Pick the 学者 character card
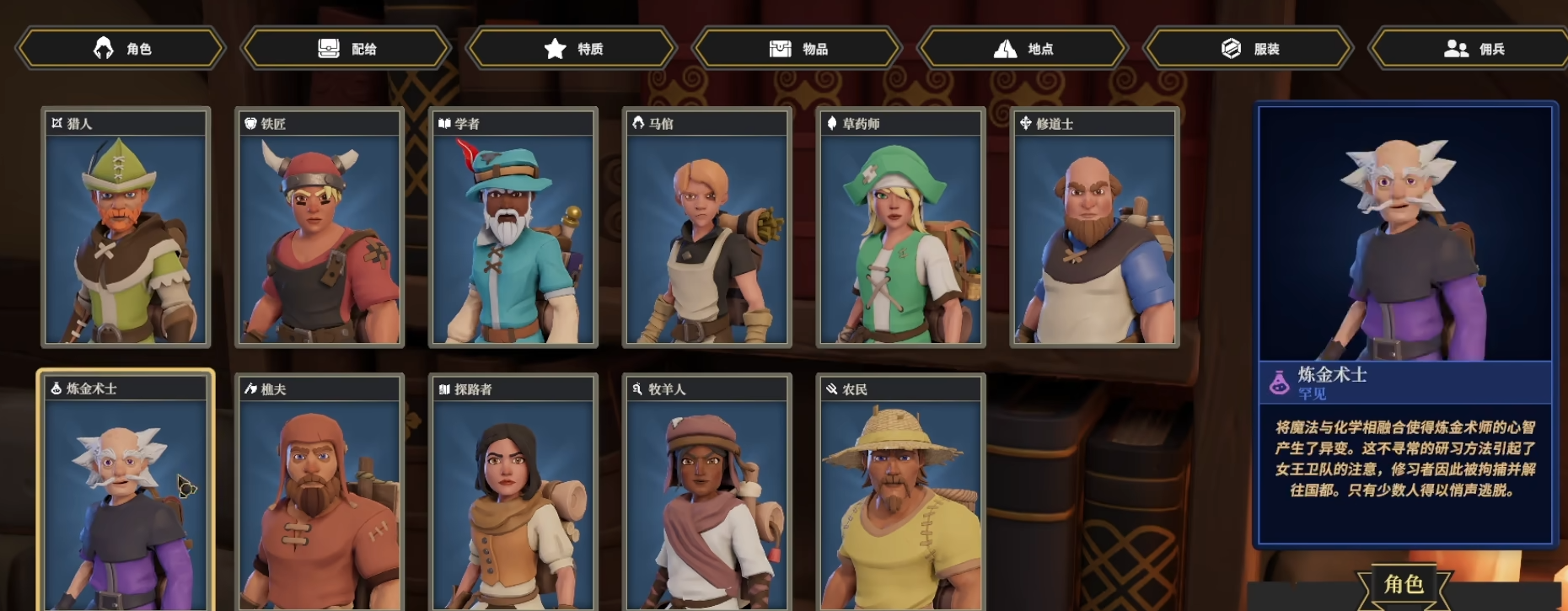The image size is (1568, 611). click(x=513, y=228)
